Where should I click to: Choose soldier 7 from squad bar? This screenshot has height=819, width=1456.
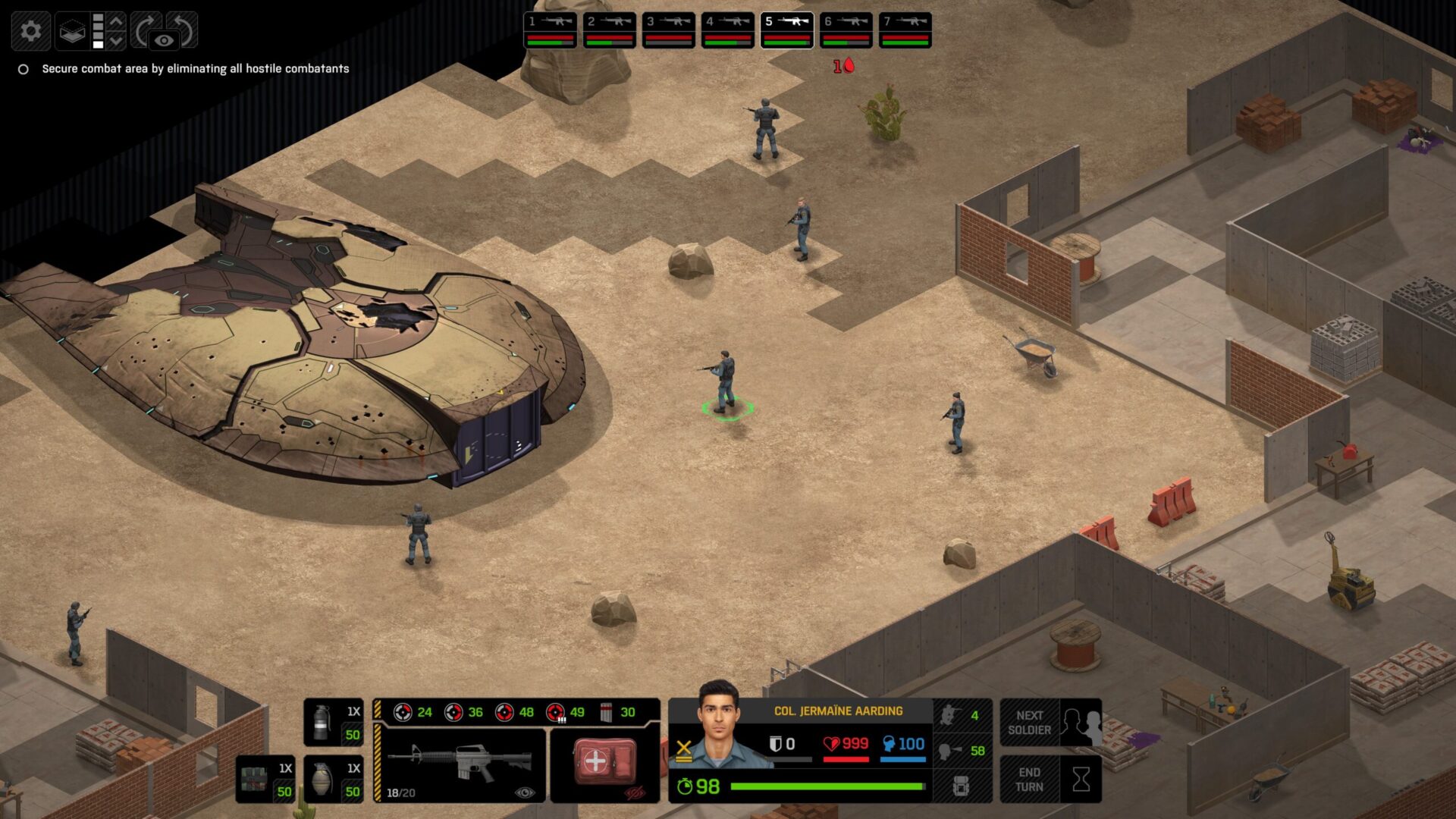905,30
